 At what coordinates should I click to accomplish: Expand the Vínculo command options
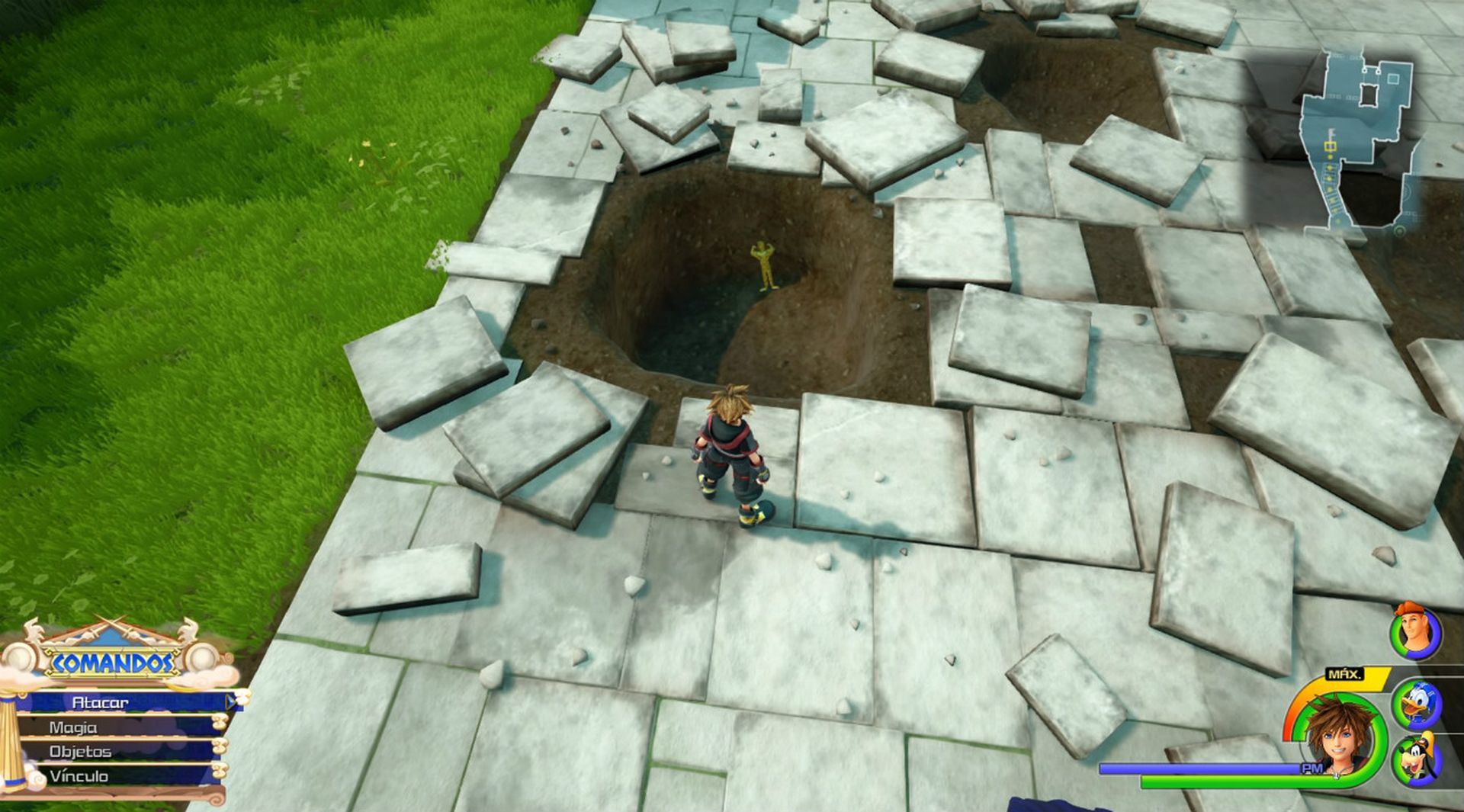pyautogui.click(x=79, y=775)
